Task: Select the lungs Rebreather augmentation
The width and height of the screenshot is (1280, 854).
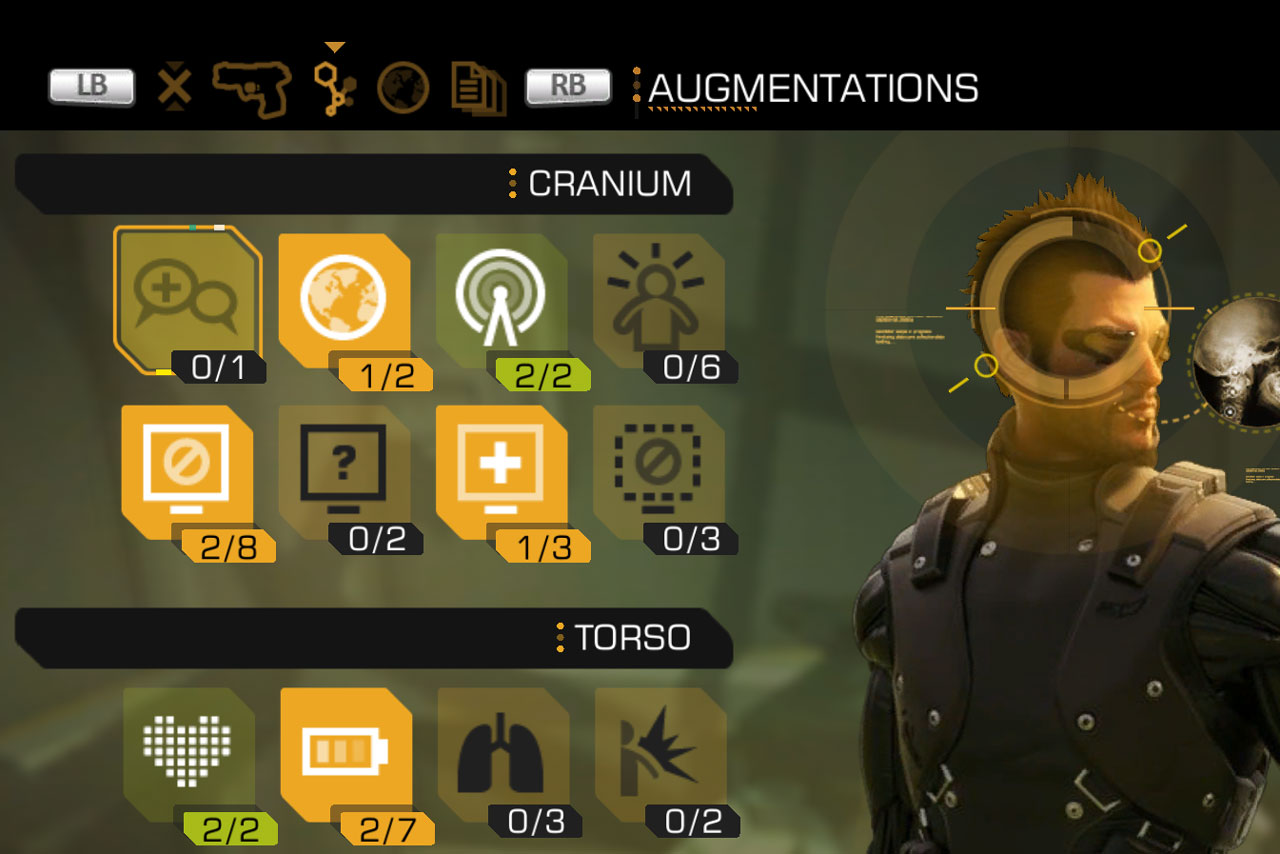Action: [500, 755]
